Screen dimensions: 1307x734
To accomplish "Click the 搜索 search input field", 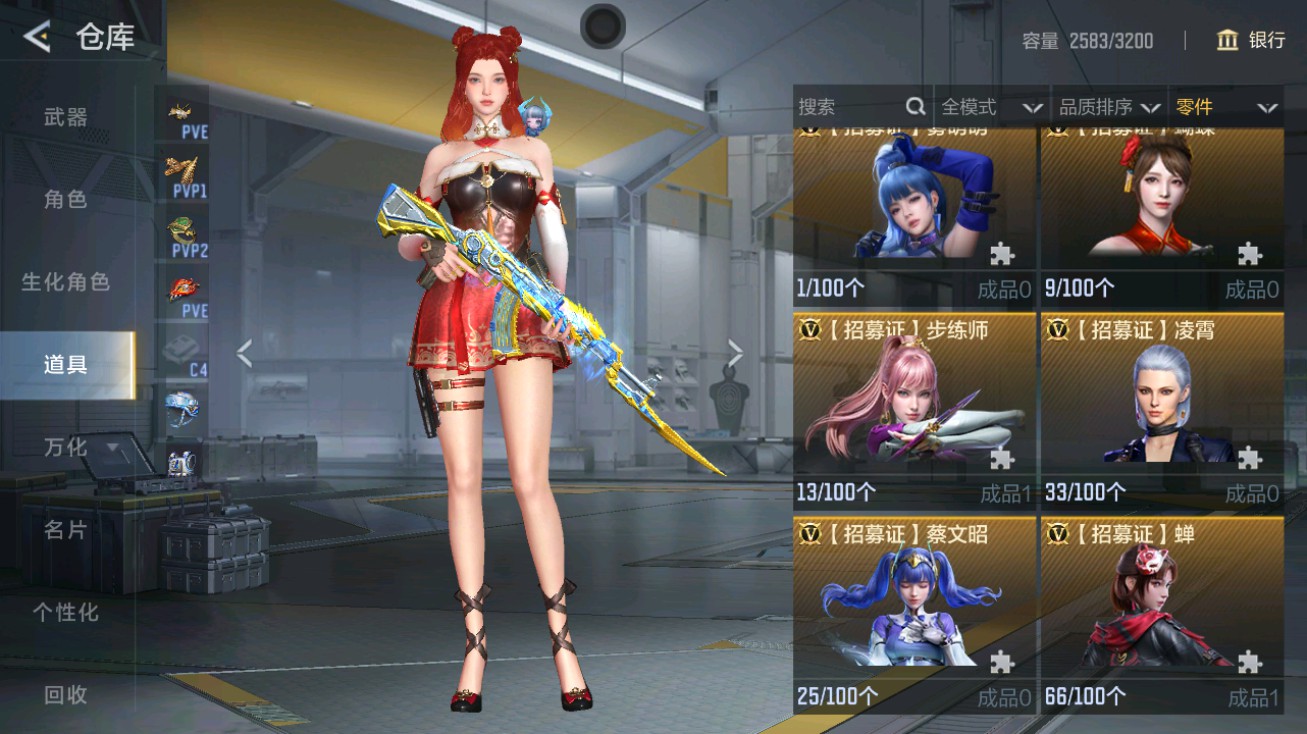I will pyautogui.click(x=850, y=106).
